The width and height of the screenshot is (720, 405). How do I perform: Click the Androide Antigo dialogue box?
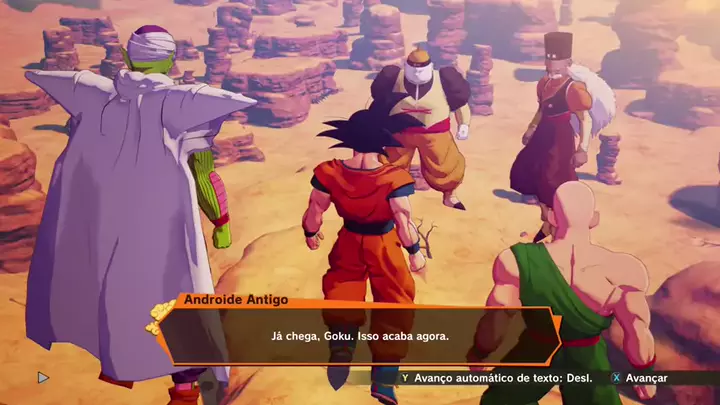pos(360,336)
